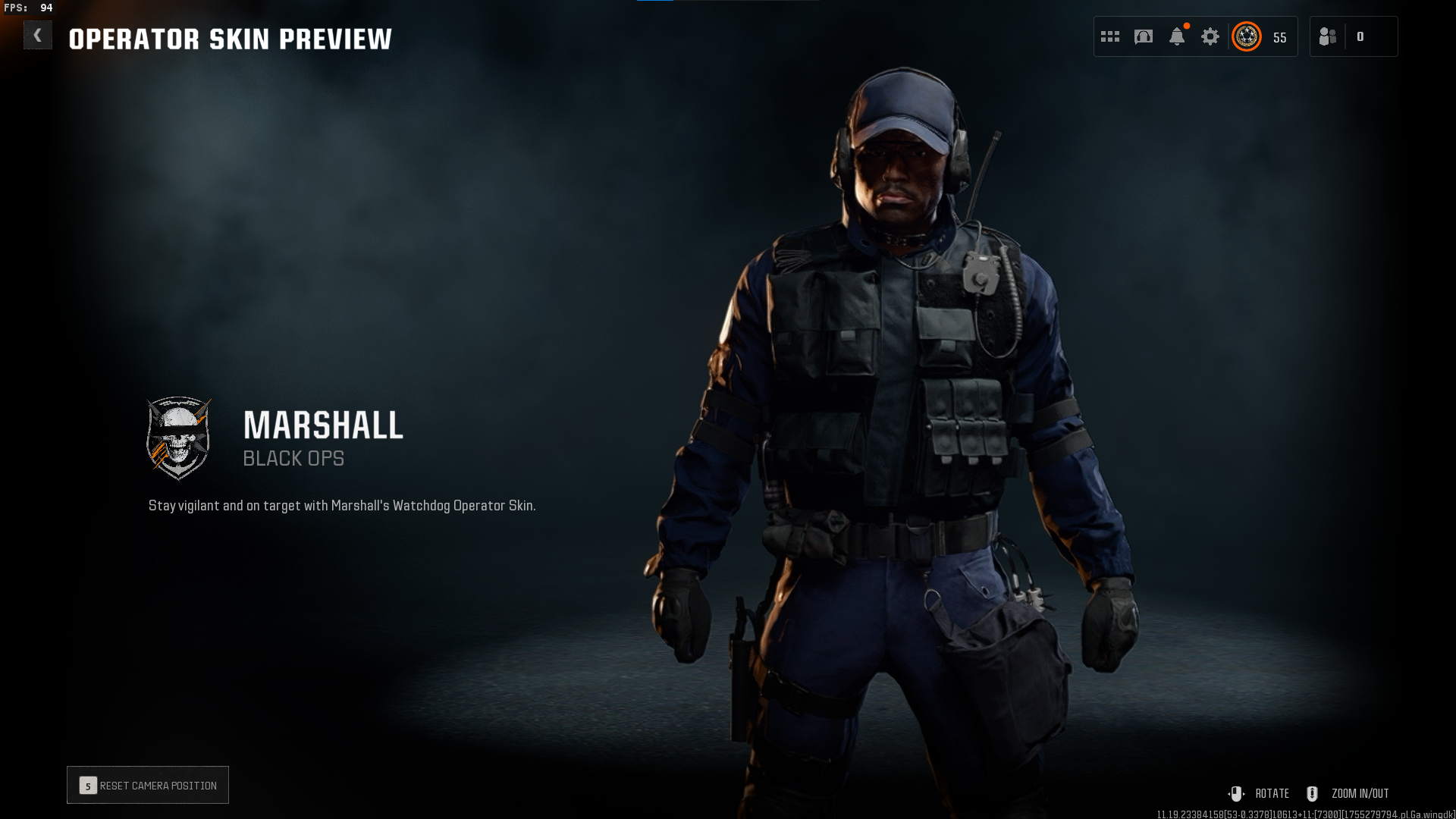Open the settings gear
Viewport: 1456px width, 819px height.
point(1210,36)
